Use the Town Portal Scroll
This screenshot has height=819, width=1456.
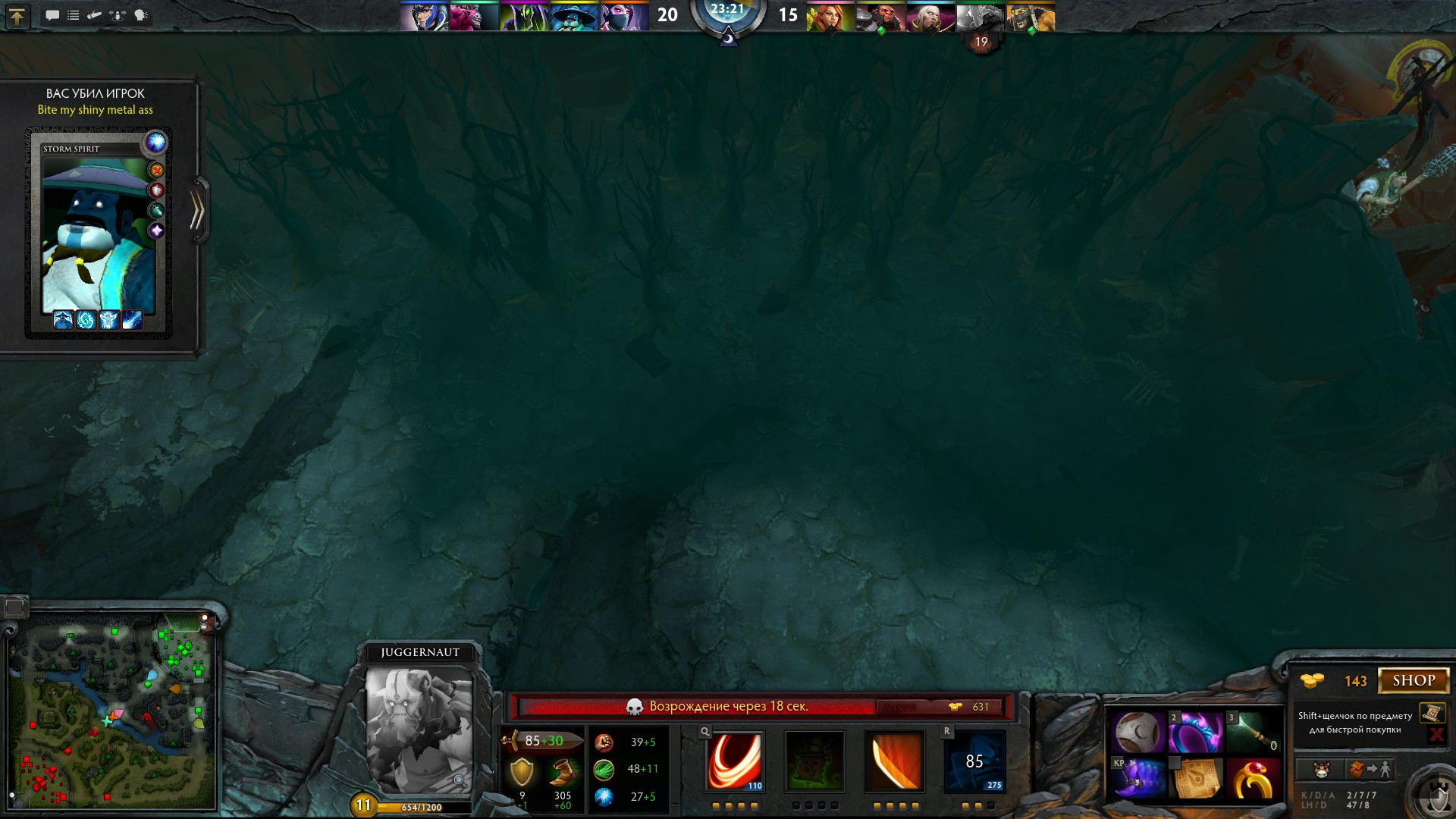pos(1195,778)
